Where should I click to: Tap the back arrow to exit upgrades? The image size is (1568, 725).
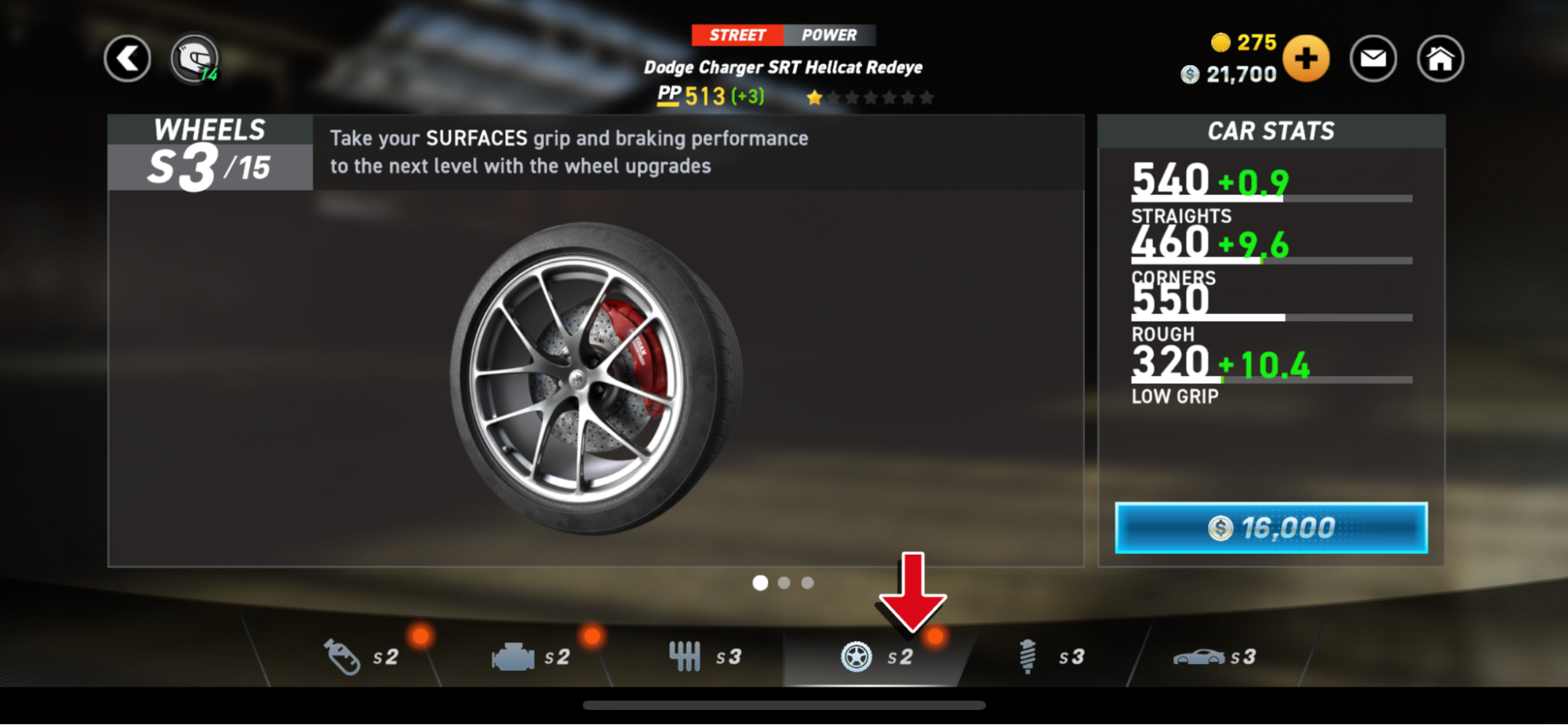tap(127, 58)
